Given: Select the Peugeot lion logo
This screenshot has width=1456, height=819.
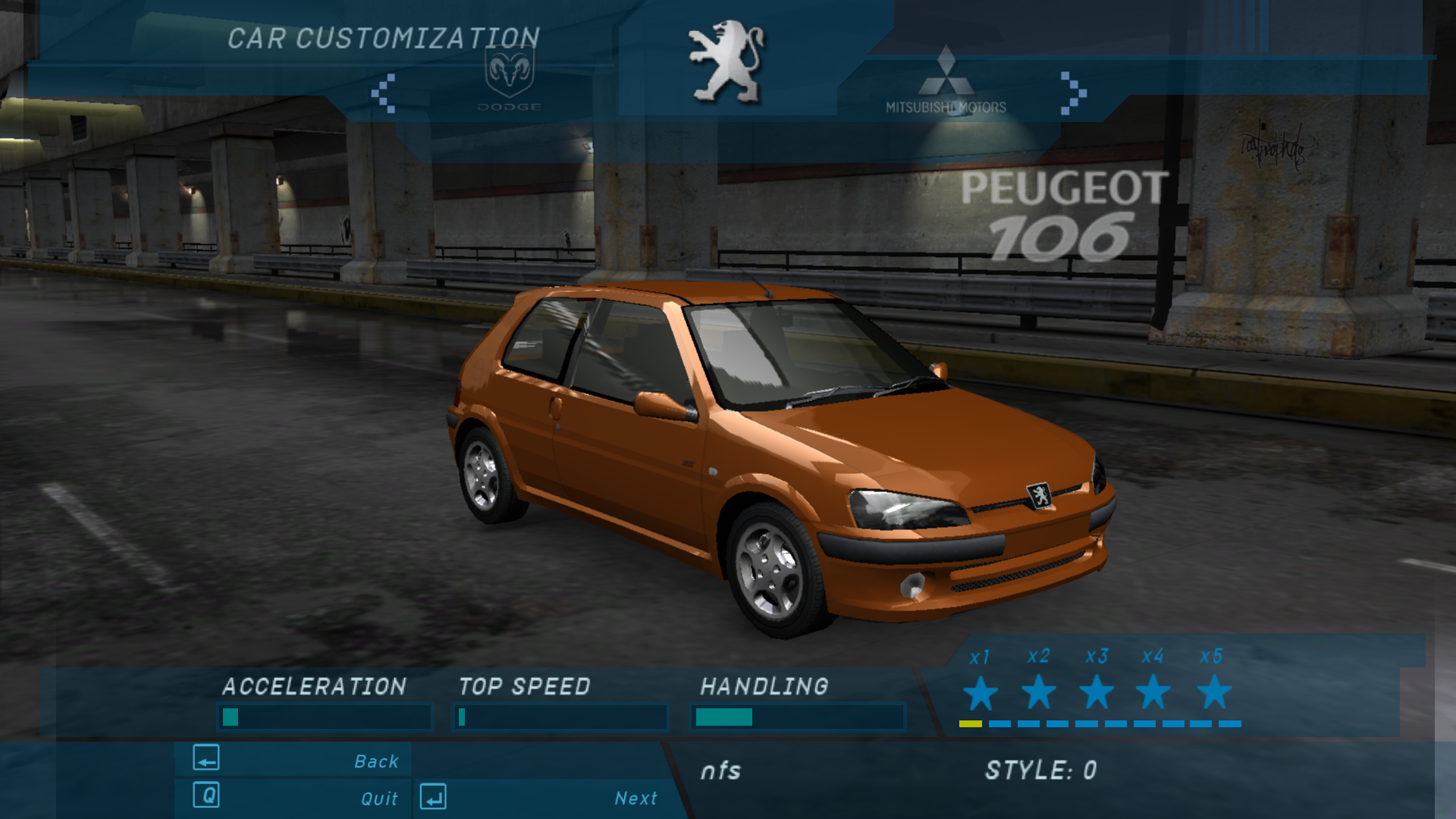Looking at the screenshot, I should (x=726, y=62).
